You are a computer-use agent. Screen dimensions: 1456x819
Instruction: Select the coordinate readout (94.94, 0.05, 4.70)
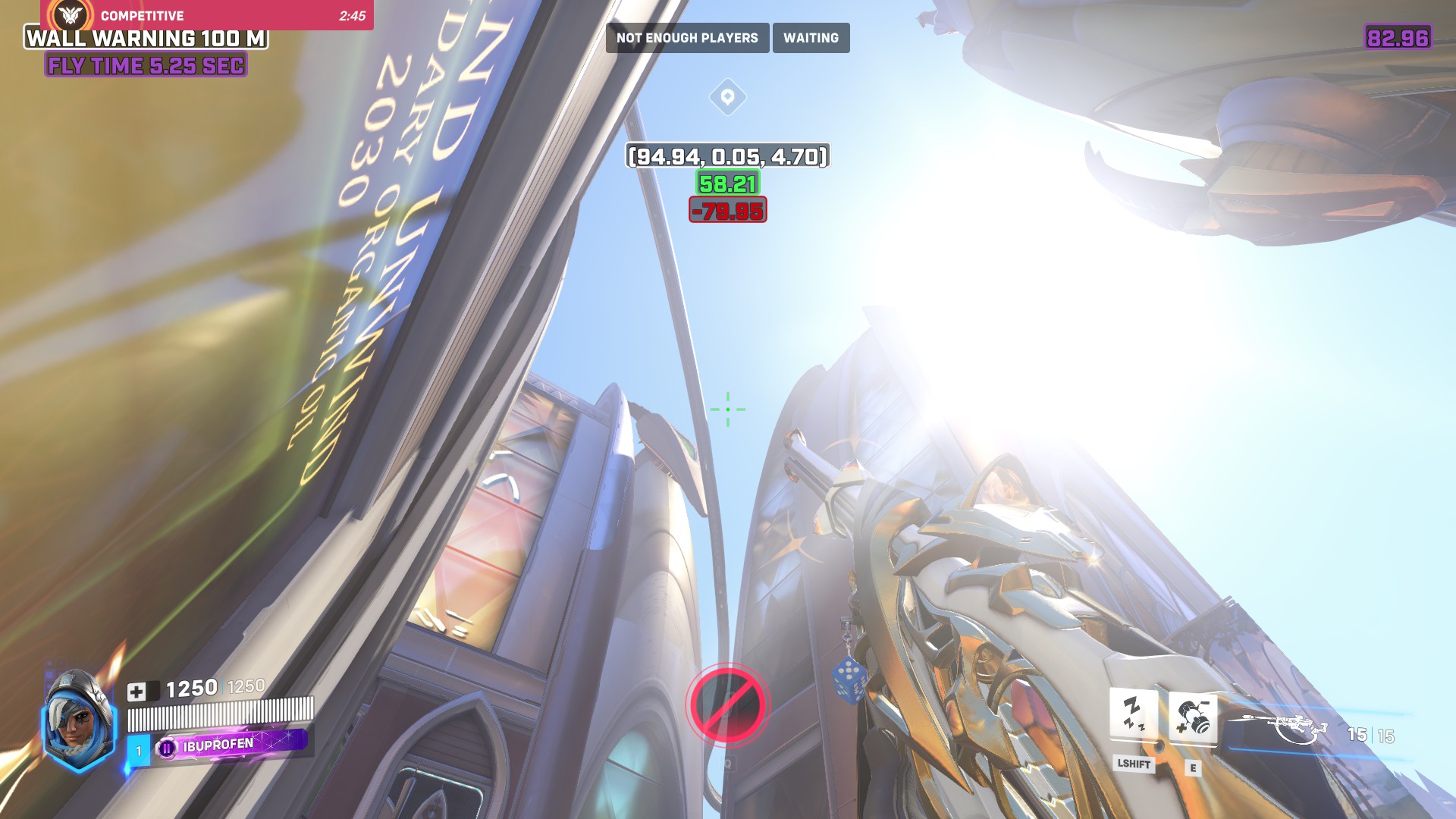pos(726,158)
